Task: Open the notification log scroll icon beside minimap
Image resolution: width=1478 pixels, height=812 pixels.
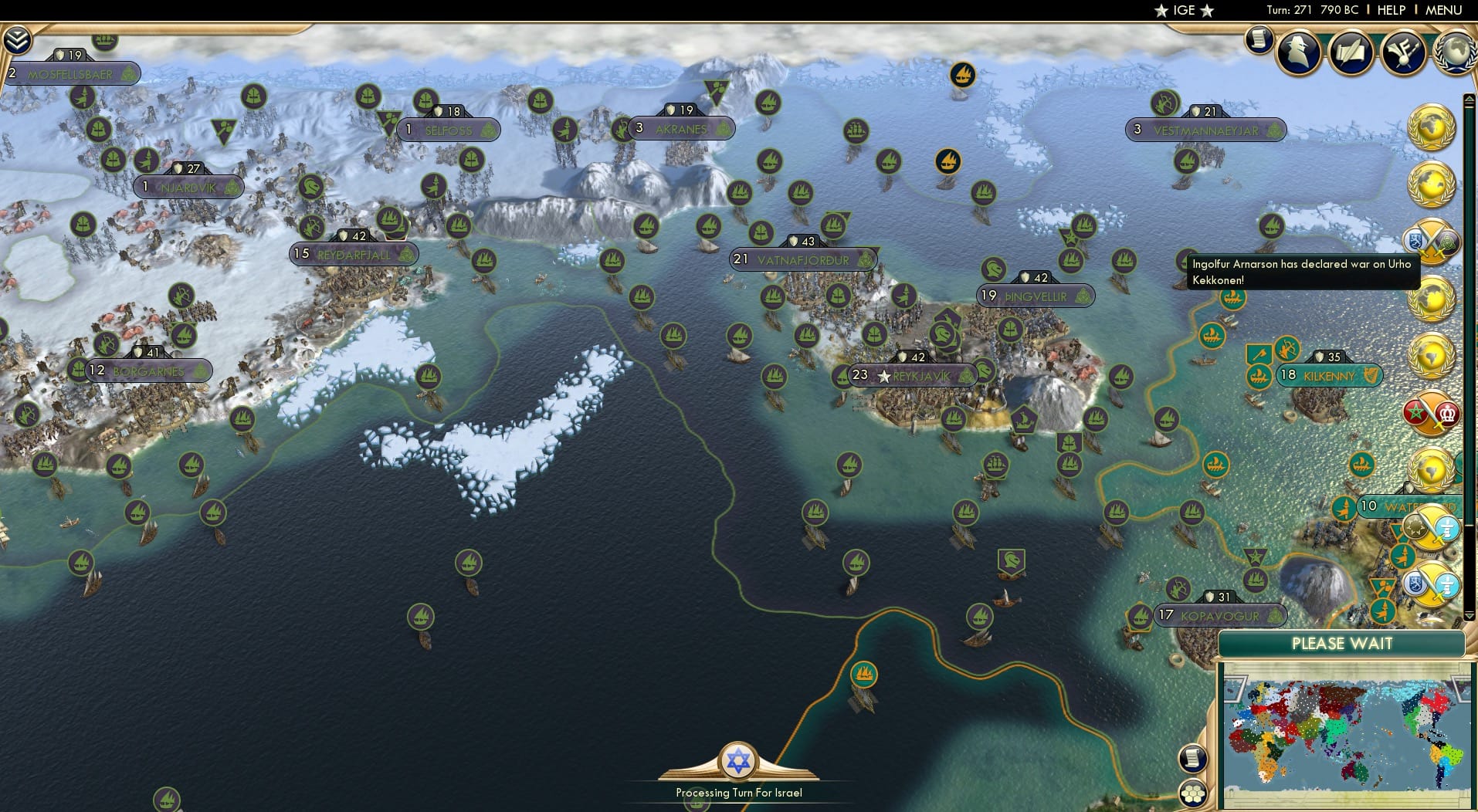Action: click(x=1192, y=758)
